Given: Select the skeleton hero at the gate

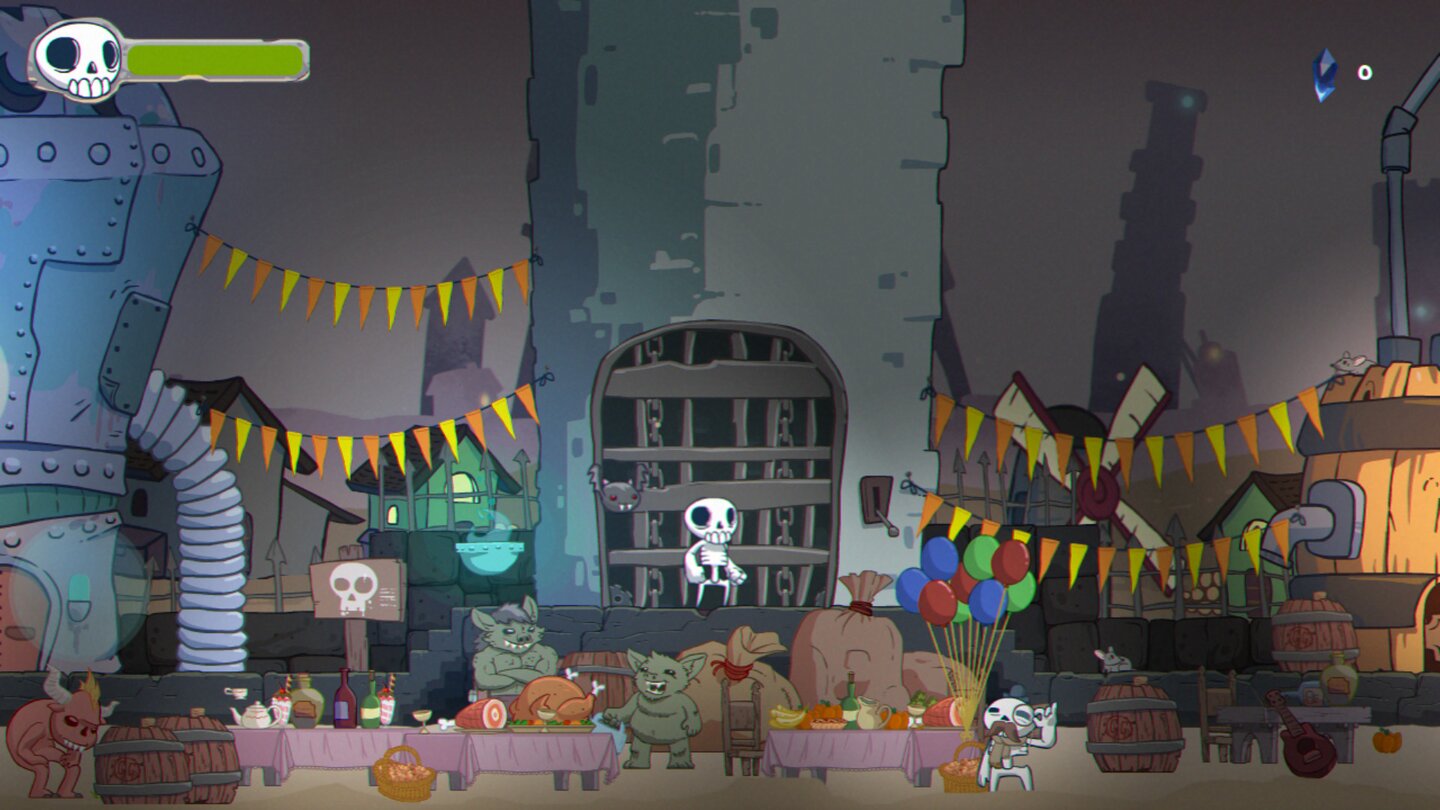Looking at the screenshot, I should [x=710, y=540].
